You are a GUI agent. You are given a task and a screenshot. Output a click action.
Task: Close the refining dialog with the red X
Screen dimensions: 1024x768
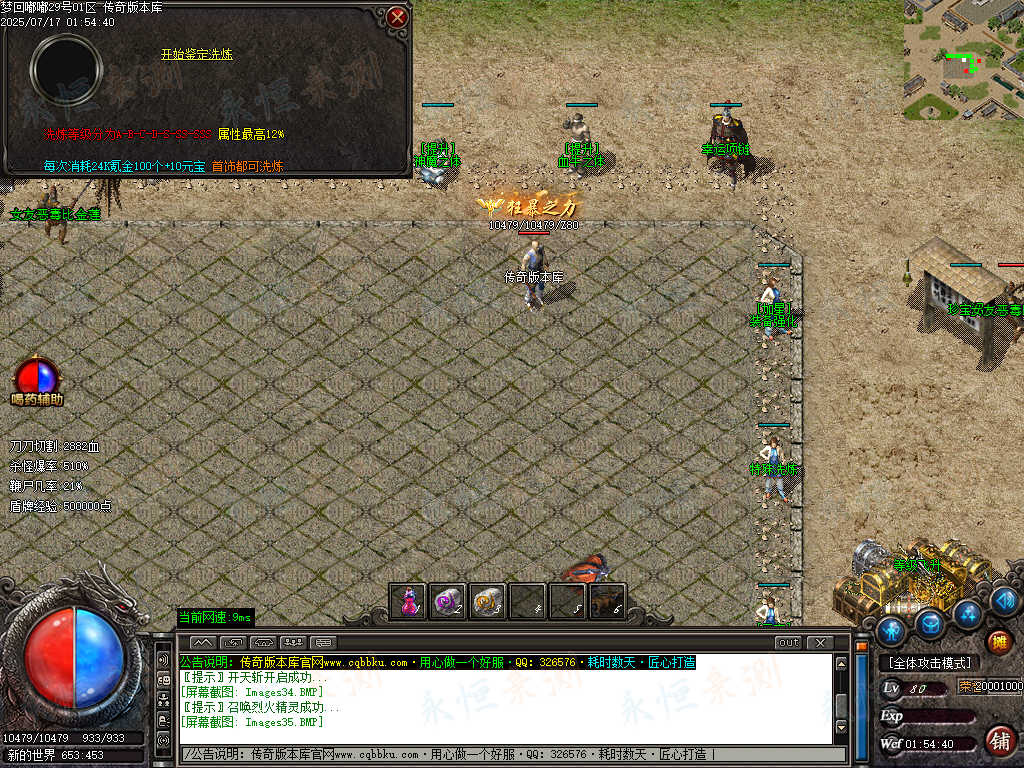pyautogui.click(x=398, y=17)
